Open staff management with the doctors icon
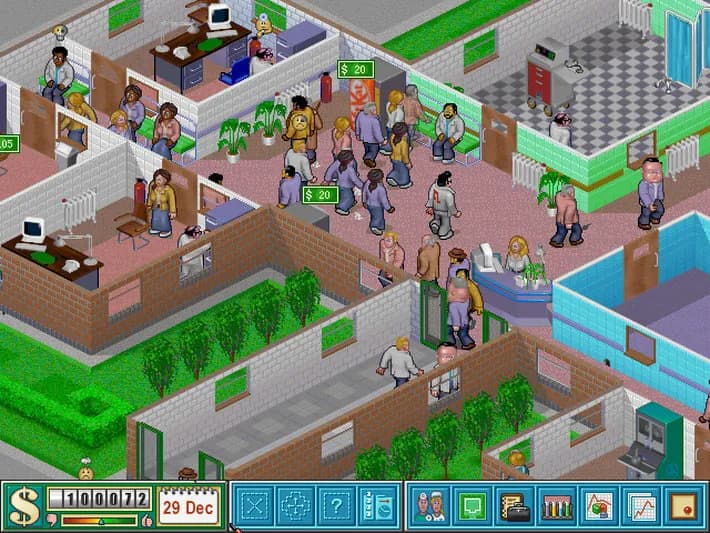 [430, 506]
